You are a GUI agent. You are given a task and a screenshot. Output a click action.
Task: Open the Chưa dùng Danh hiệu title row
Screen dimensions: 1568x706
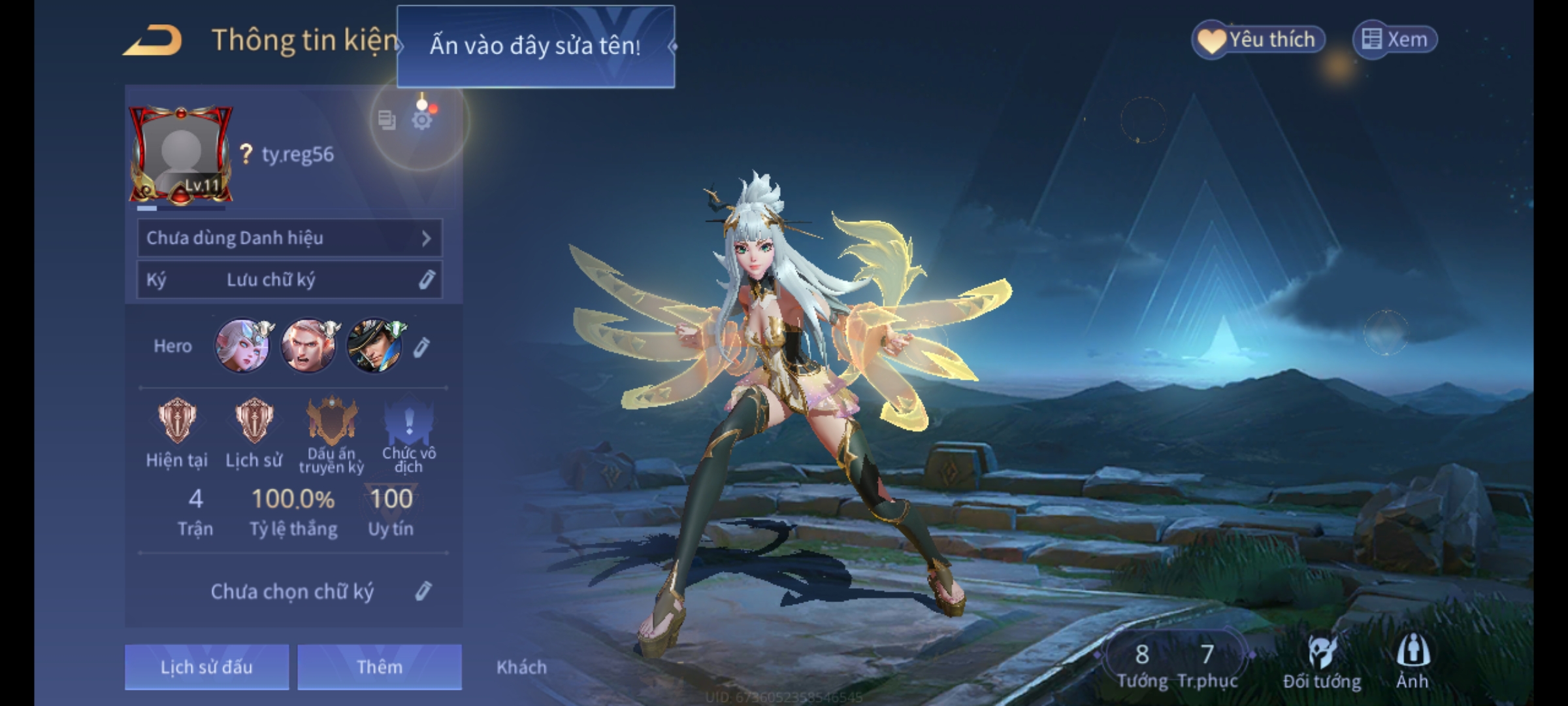(x=289, y=238)
